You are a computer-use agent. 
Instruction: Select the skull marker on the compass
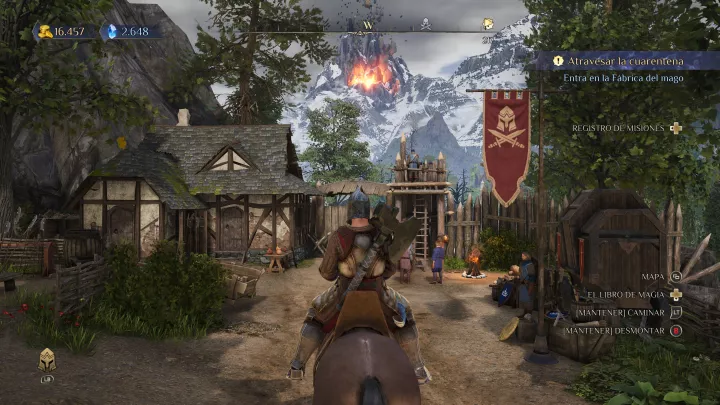(425, 24)
